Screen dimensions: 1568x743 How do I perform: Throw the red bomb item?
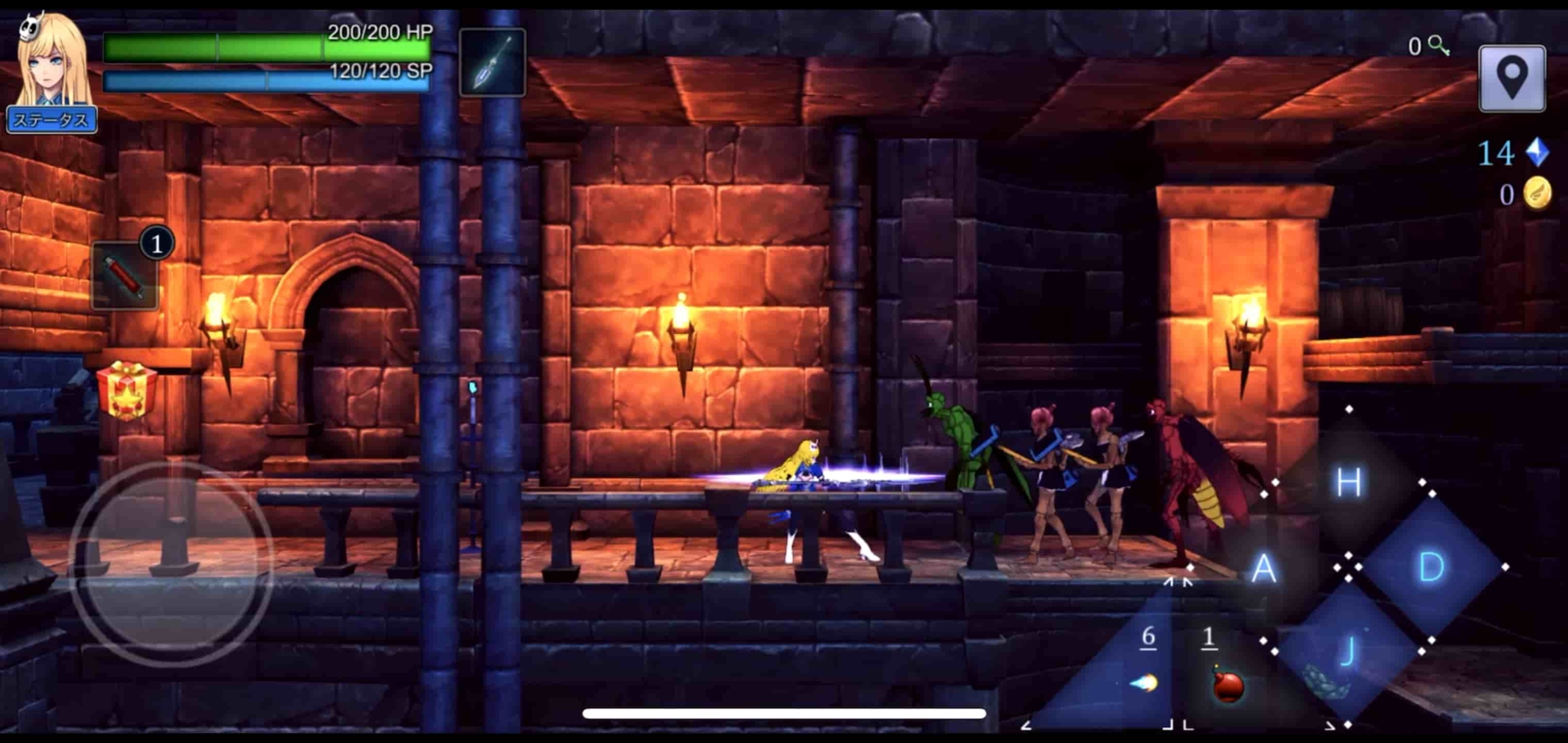(x=1227, y=683)
